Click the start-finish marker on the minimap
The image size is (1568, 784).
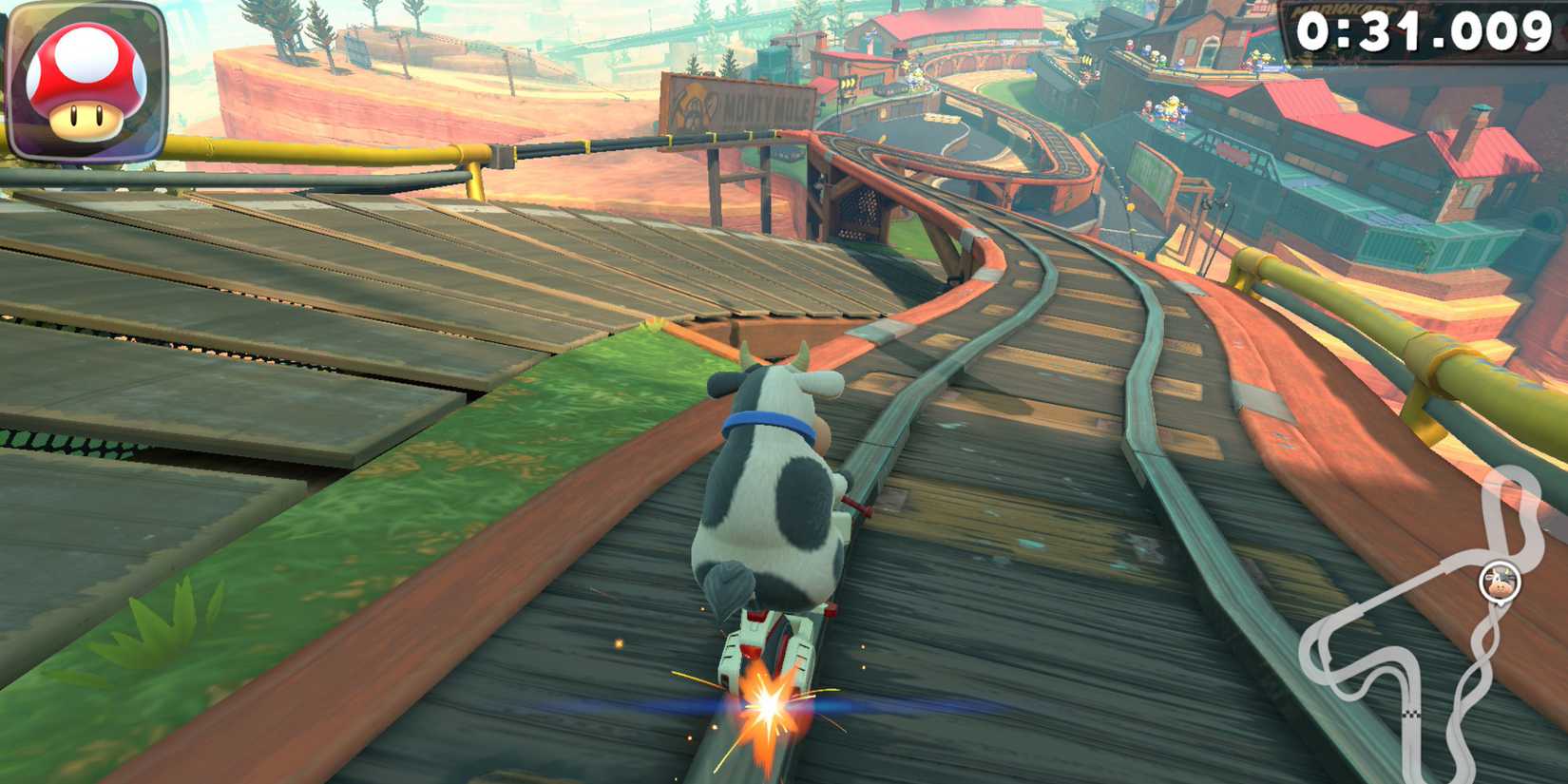tap(1411, 715)
